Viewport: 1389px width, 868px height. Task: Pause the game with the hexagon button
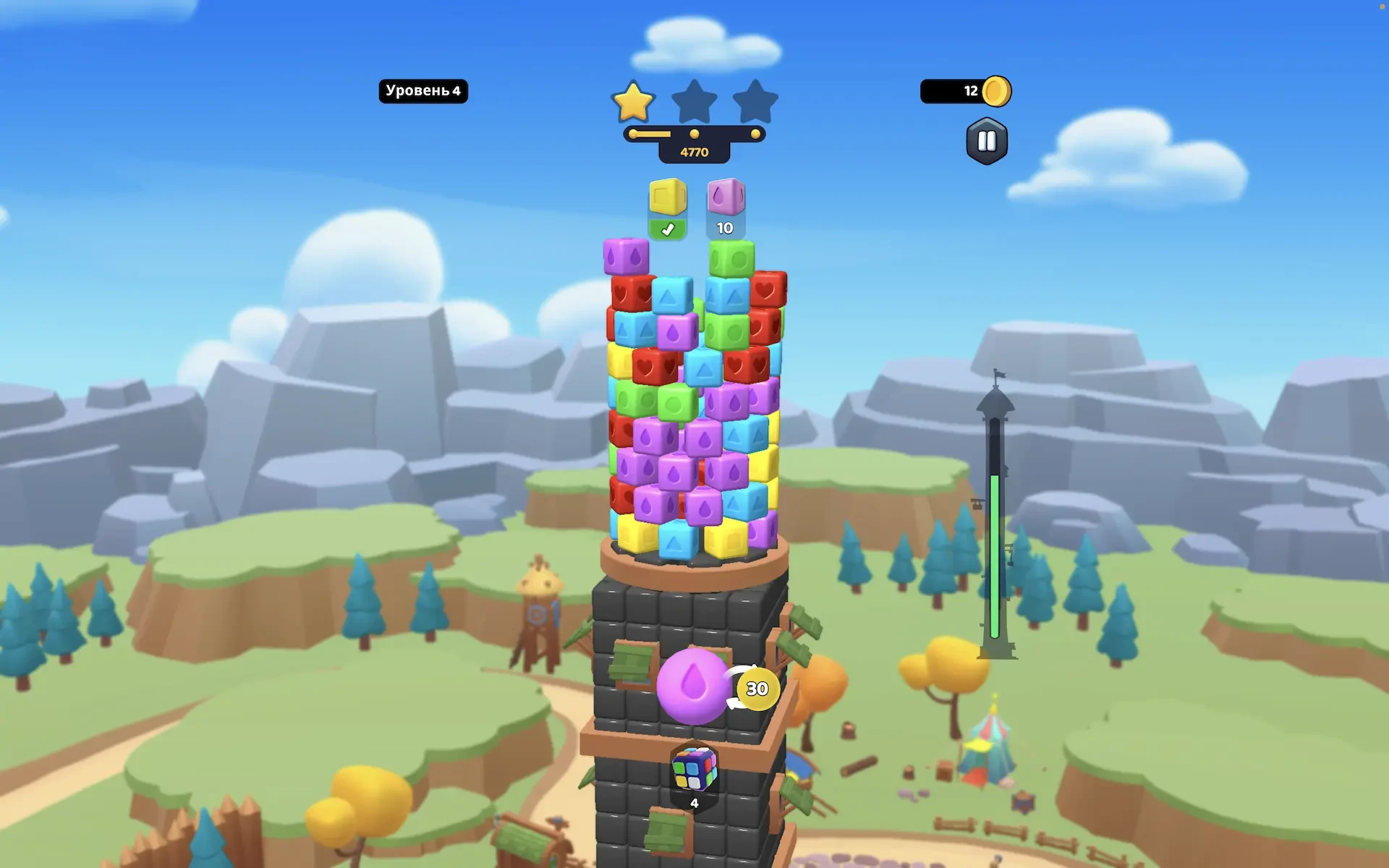click(x=987, y=141)
